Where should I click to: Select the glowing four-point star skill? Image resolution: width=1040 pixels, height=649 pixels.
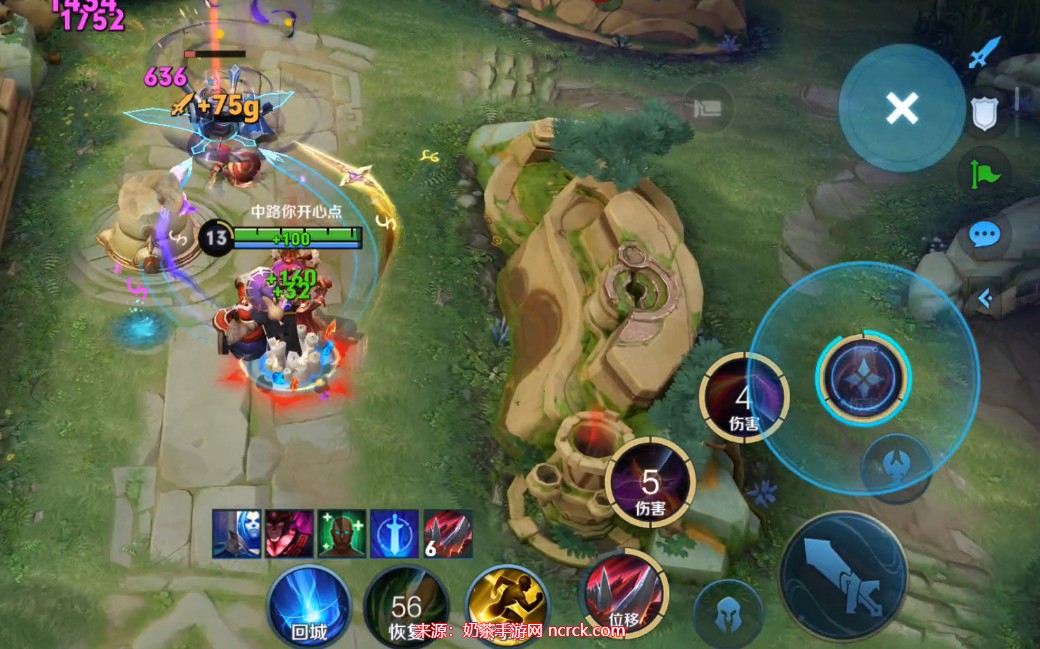point(863,378)
